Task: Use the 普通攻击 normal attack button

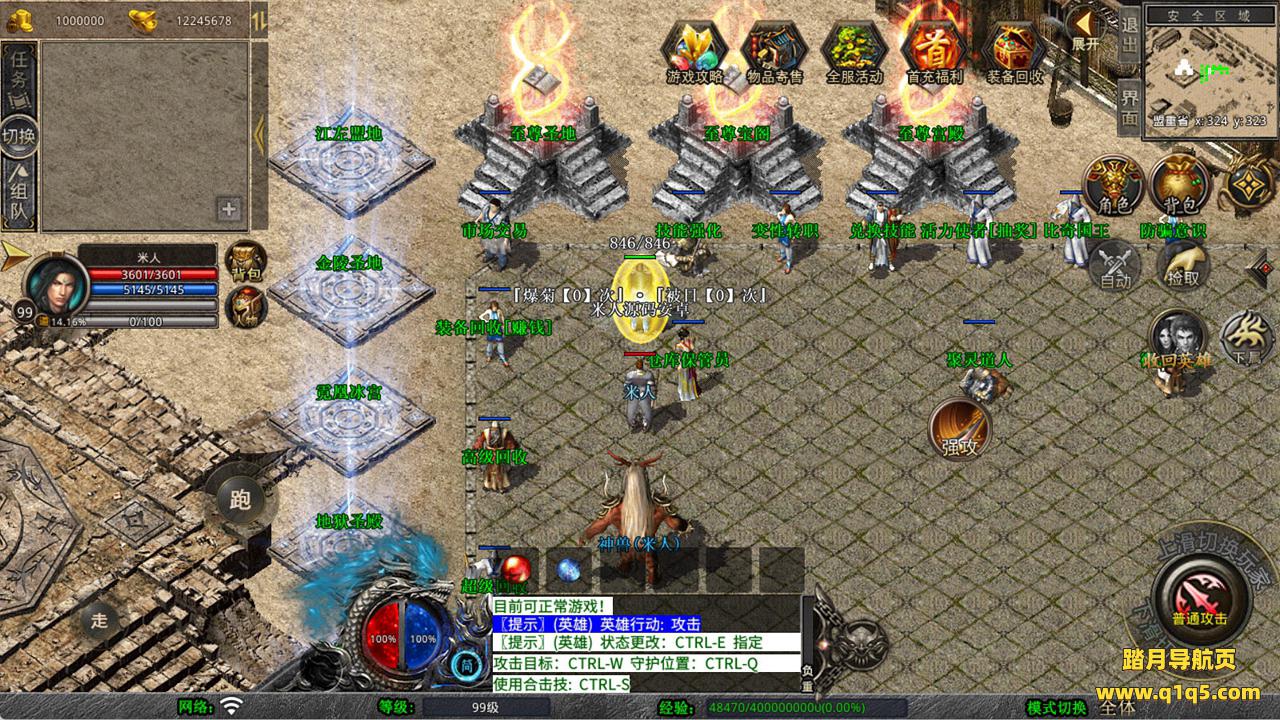Action: (x=1199, y=596)
